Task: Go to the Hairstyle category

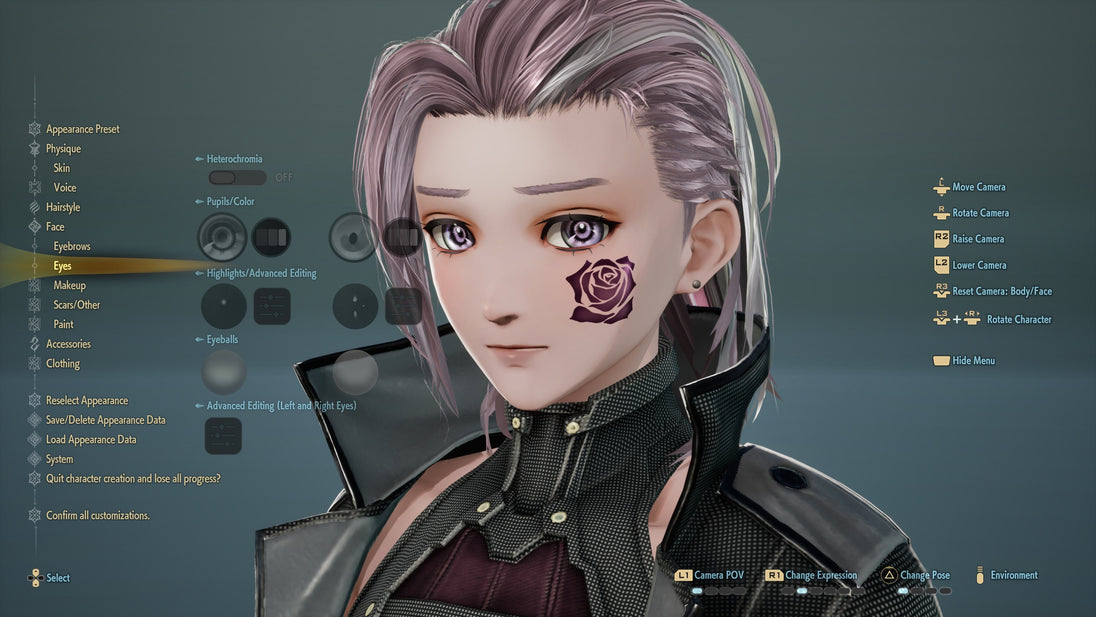Action: (63, 207)
